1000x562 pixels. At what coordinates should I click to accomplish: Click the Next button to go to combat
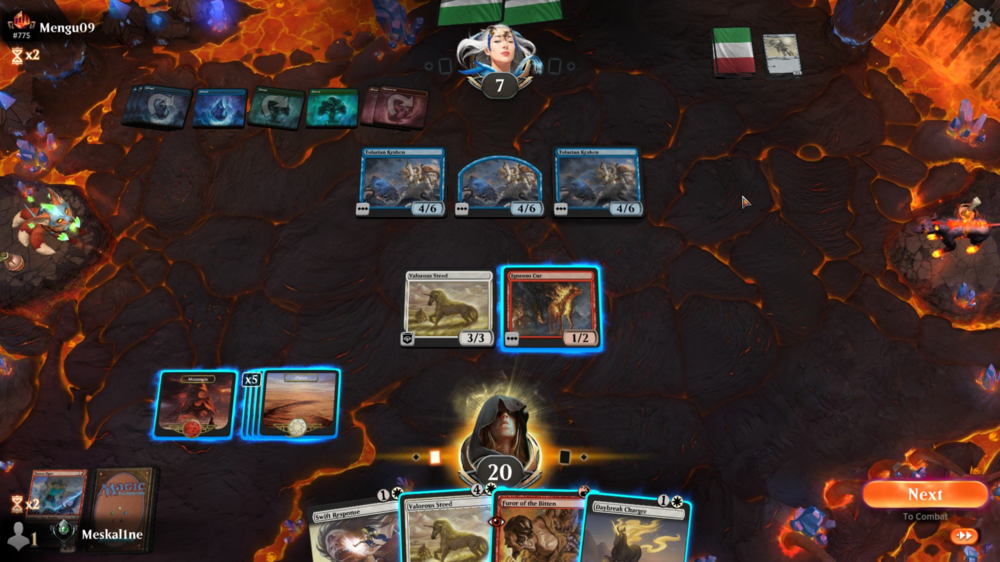925,494
